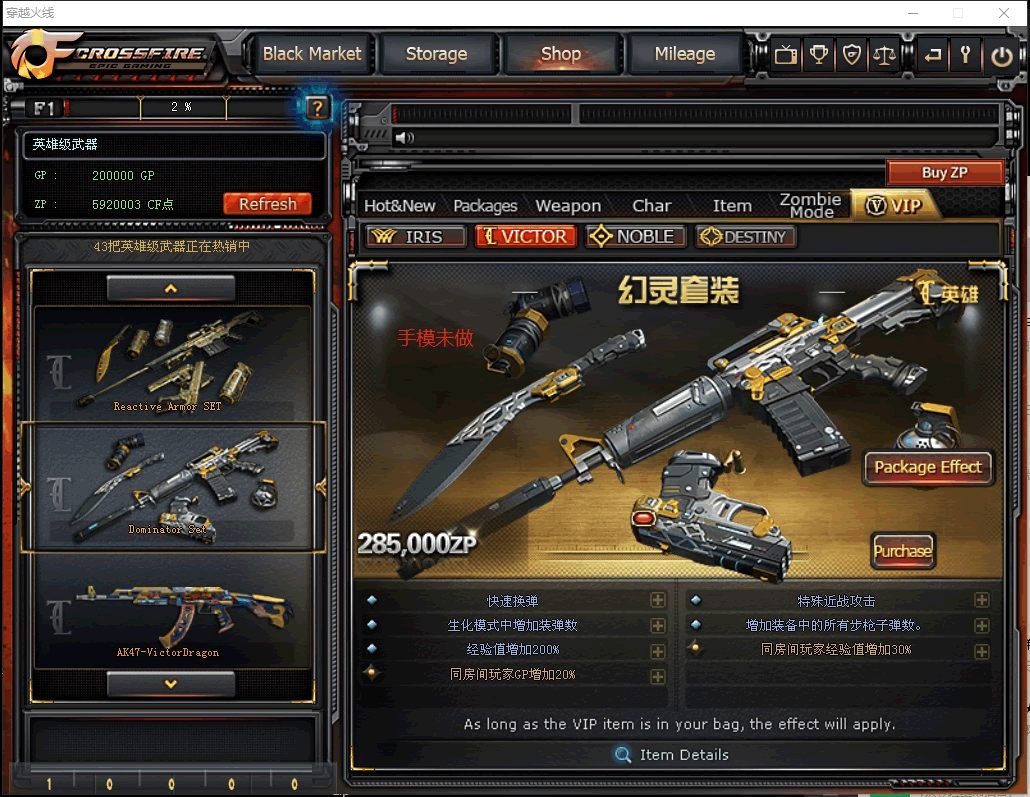The width and height of the screenshot is (1030, 797).
Task: Close the game window
Action: pos(1004,13)
